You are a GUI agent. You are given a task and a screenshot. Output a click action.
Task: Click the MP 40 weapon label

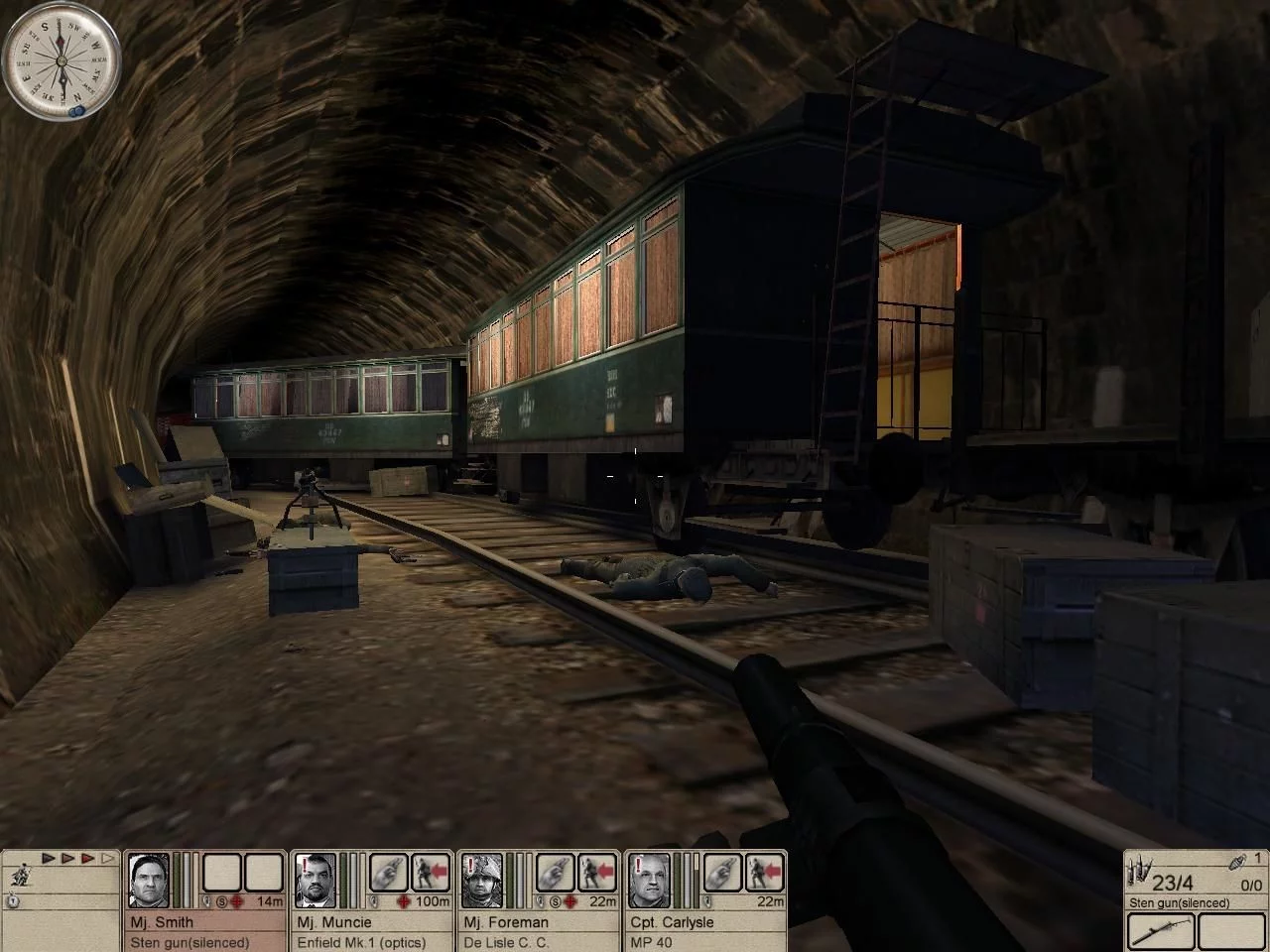click(x=651, y=942)
